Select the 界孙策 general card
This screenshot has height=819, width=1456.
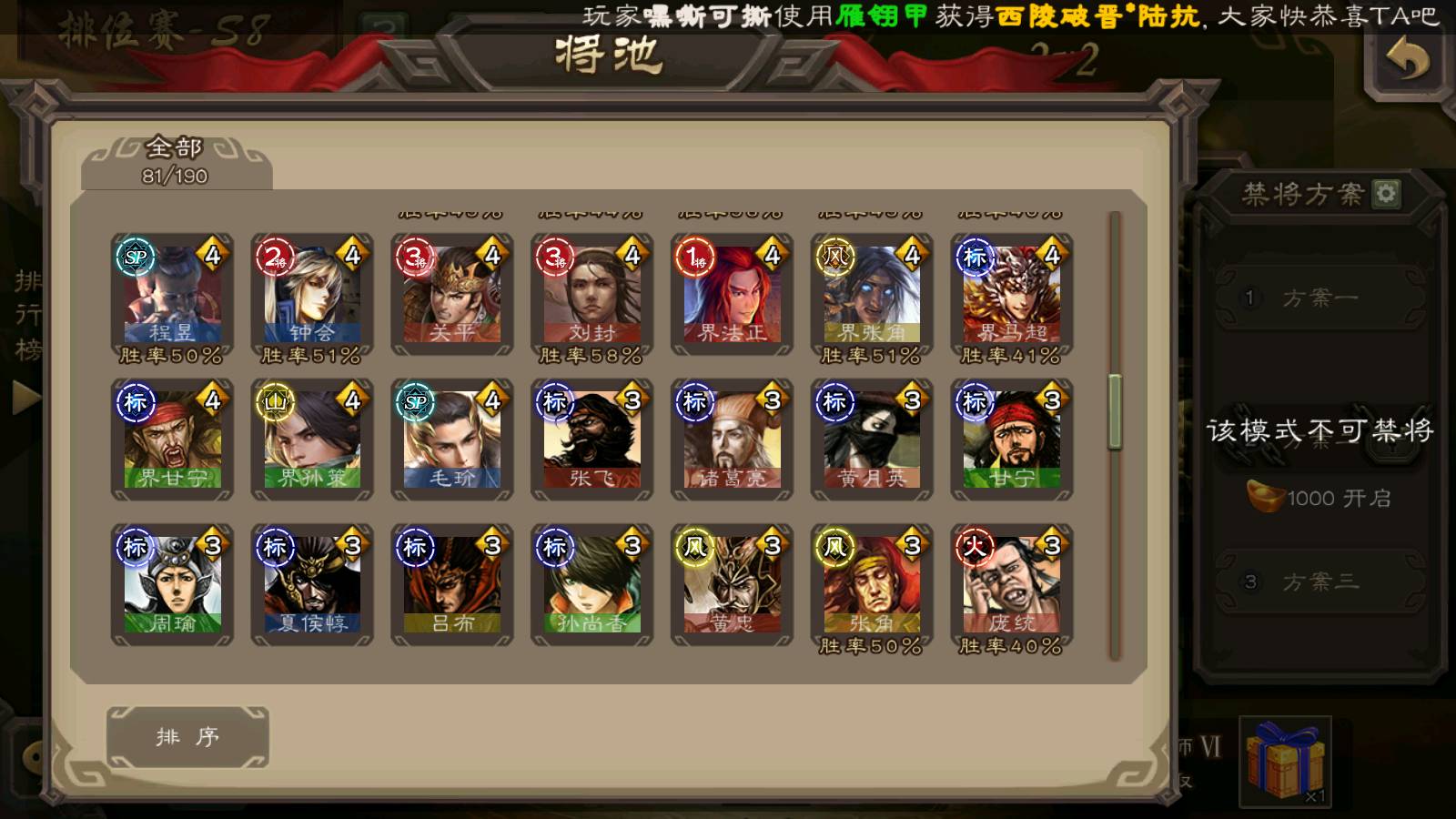click(x=312, y=440)
